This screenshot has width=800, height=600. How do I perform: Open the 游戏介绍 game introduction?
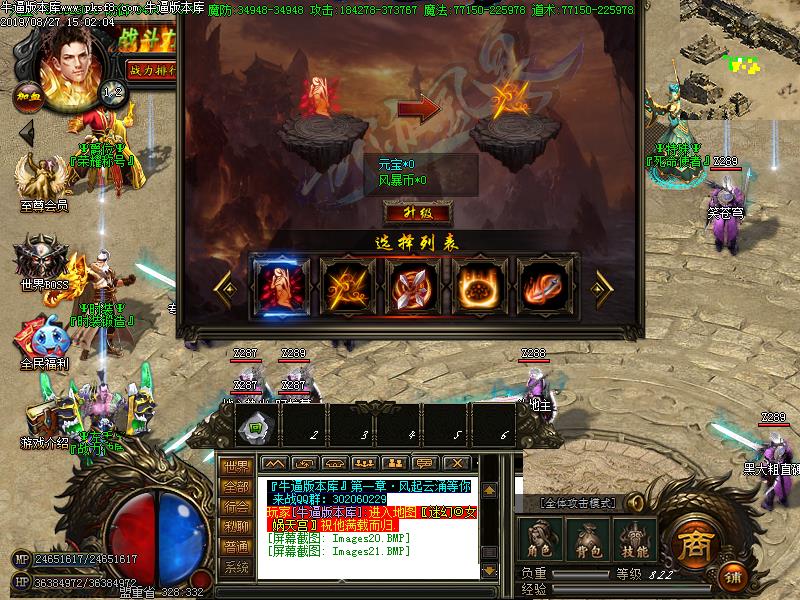click(45, 420)
